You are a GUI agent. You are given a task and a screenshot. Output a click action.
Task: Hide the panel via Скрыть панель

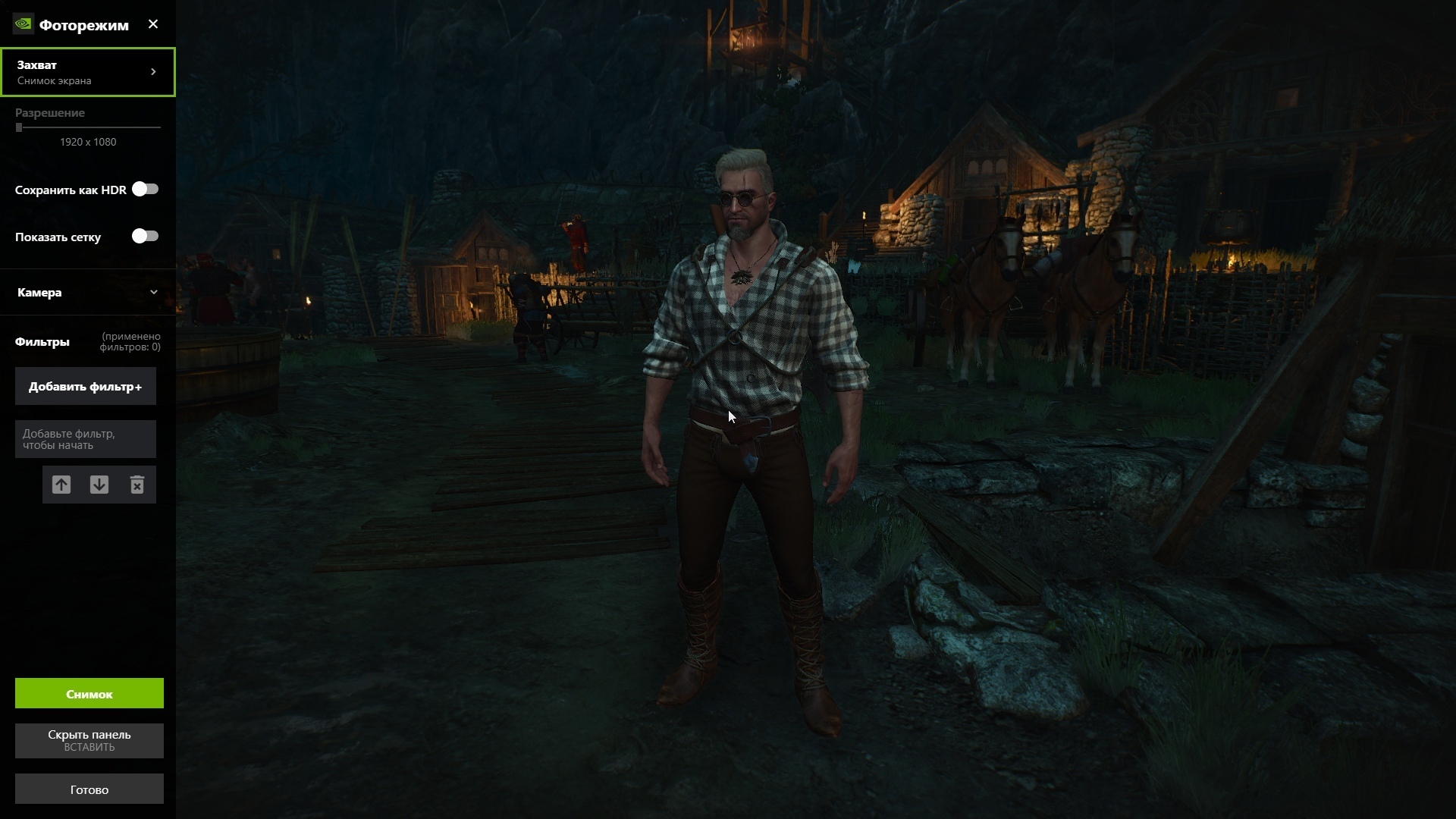click(89, 740)
